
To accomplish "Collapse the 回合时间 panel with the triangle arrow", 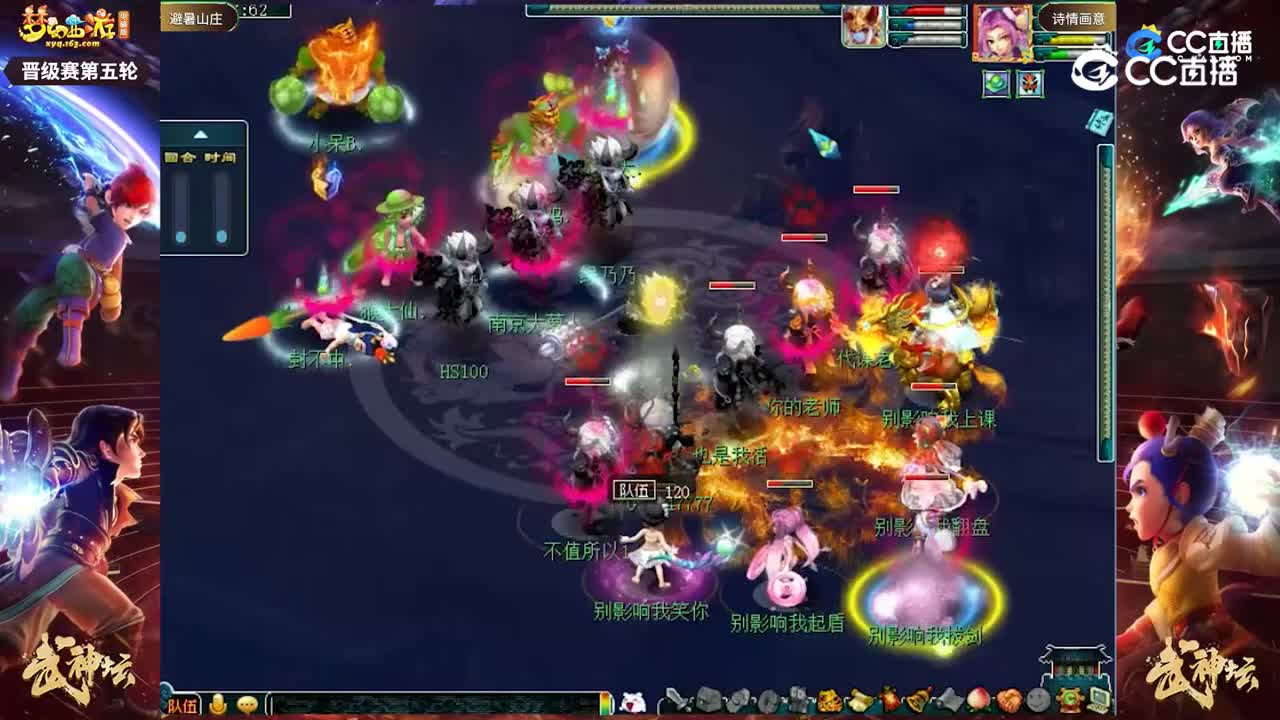I will [x=200, y=133].
